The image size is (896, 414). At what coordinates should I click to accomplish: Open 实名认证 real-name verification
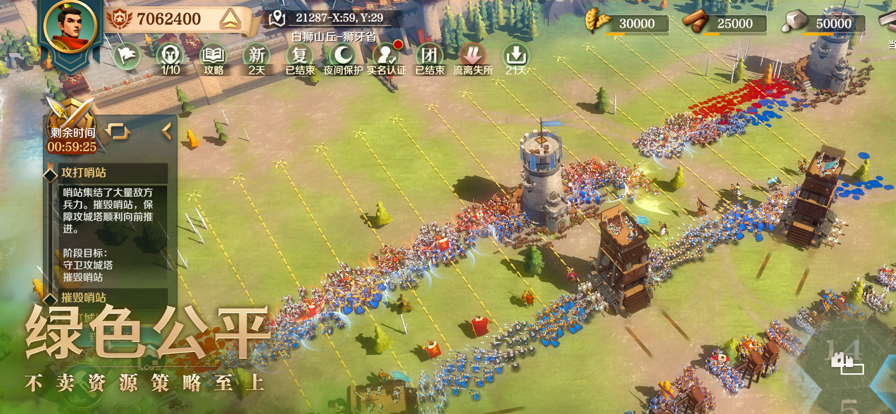tap(387, 56)
